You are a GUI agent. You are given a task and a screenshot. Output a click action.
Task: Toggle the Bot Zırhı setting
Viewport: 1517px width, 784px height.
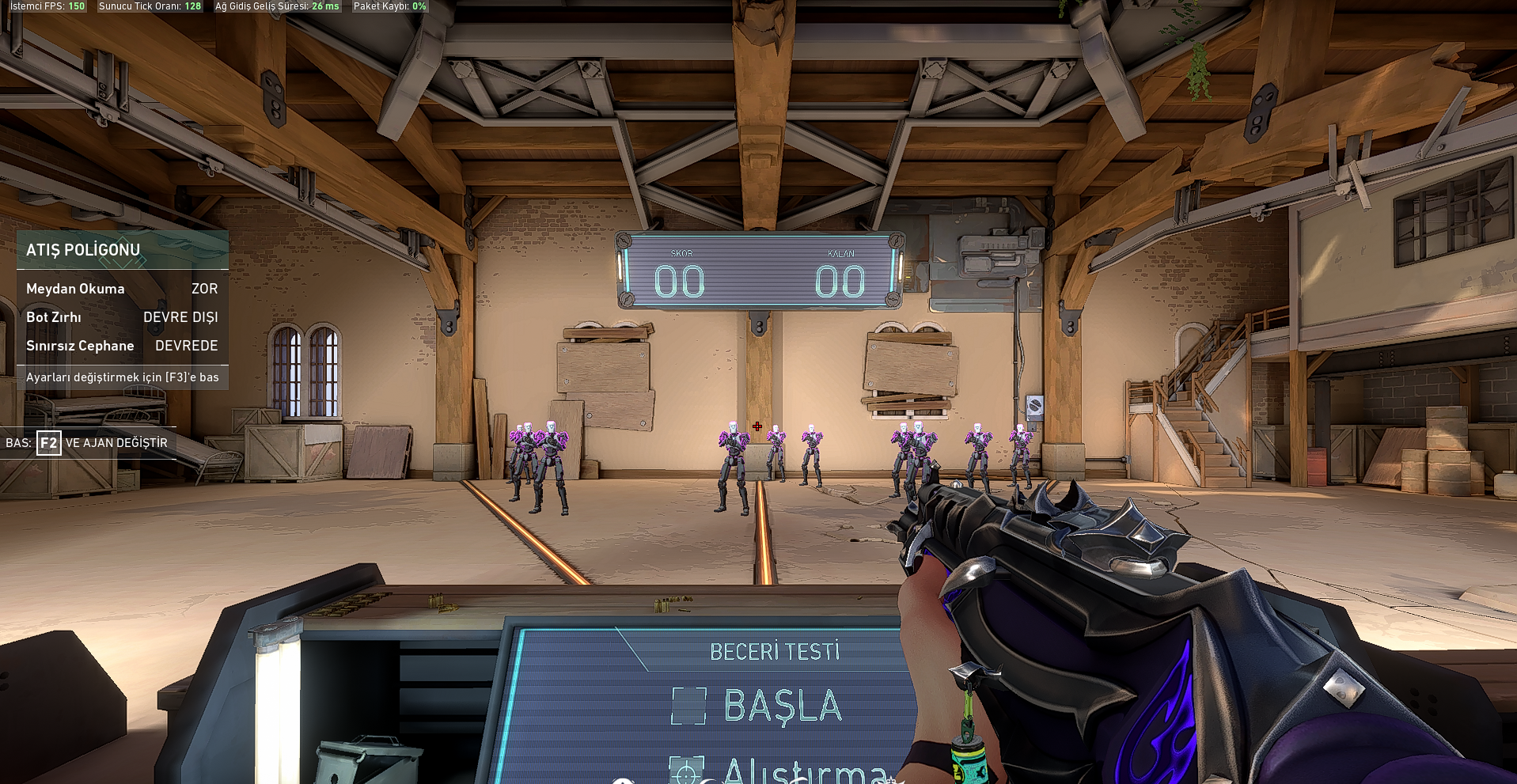(122, 317)
